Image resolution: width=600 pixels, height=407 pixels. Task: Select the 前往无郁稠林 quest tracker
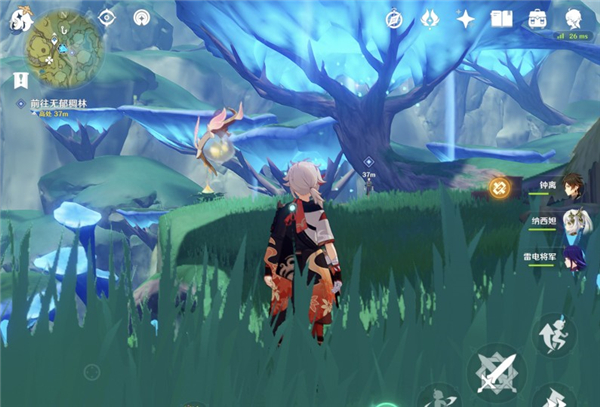point(62,103)
